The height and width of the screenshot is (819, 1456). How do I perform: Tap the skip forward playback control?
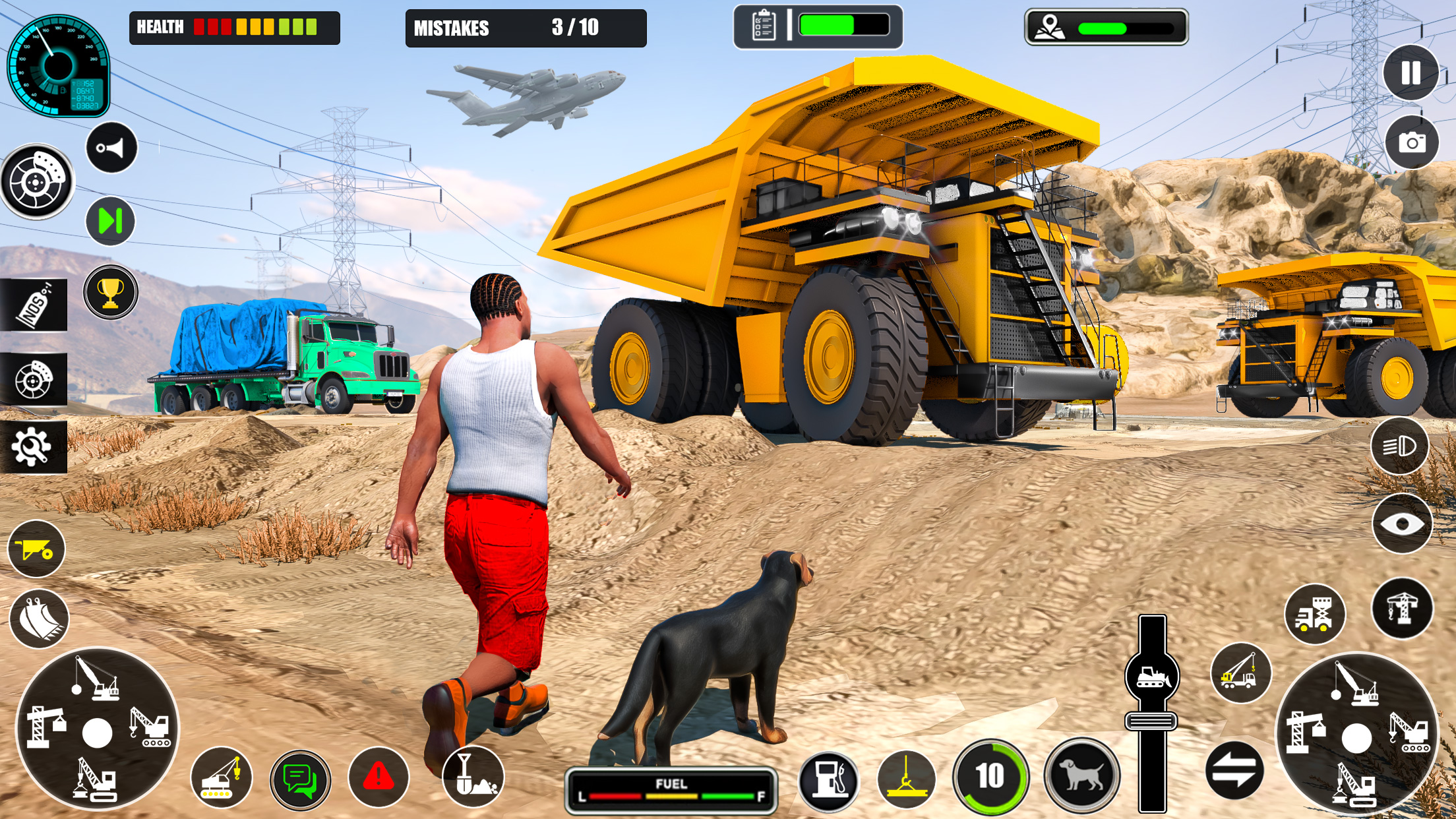point(109,220)
